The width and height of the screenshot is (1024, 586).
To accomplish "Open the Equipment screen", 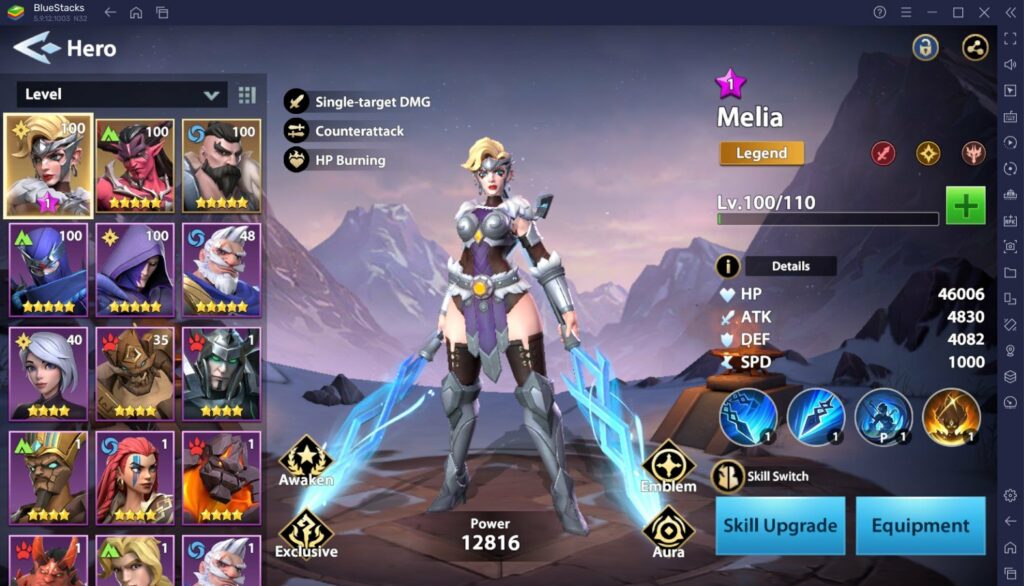I will 920,525.
